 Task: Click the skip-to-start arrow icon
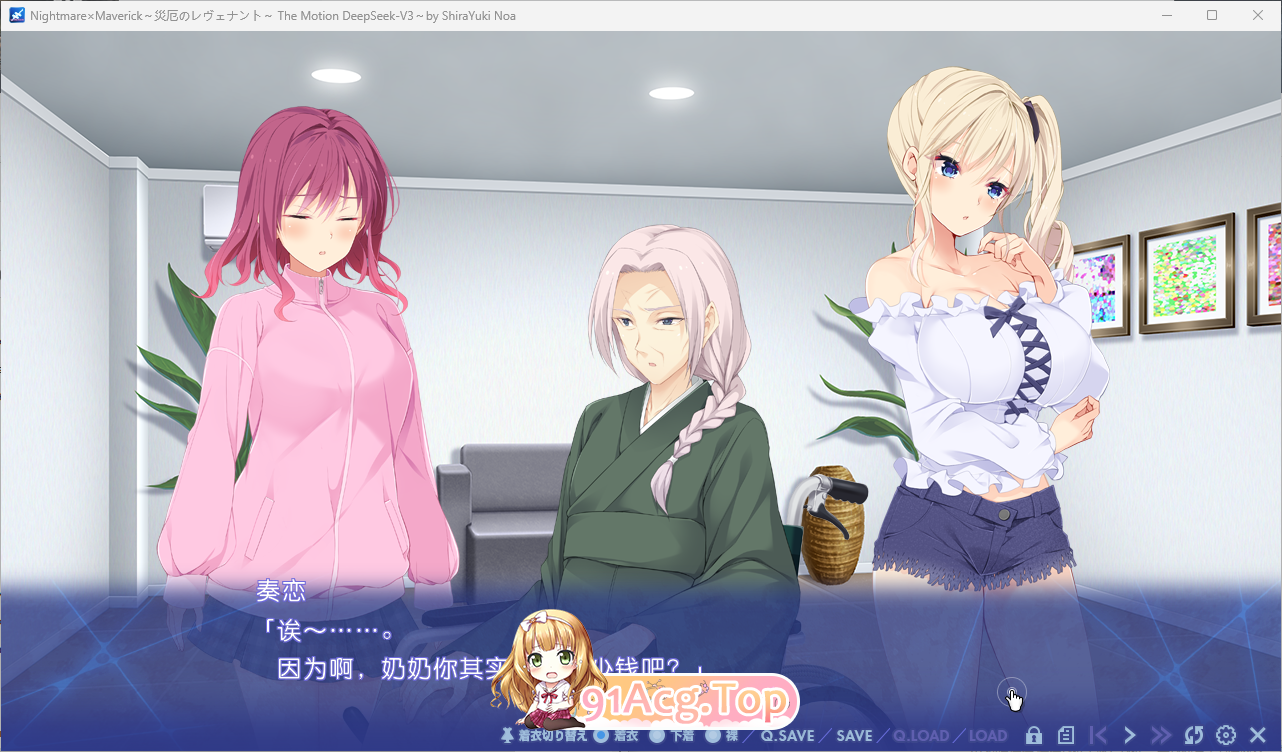pos(1097,734)
